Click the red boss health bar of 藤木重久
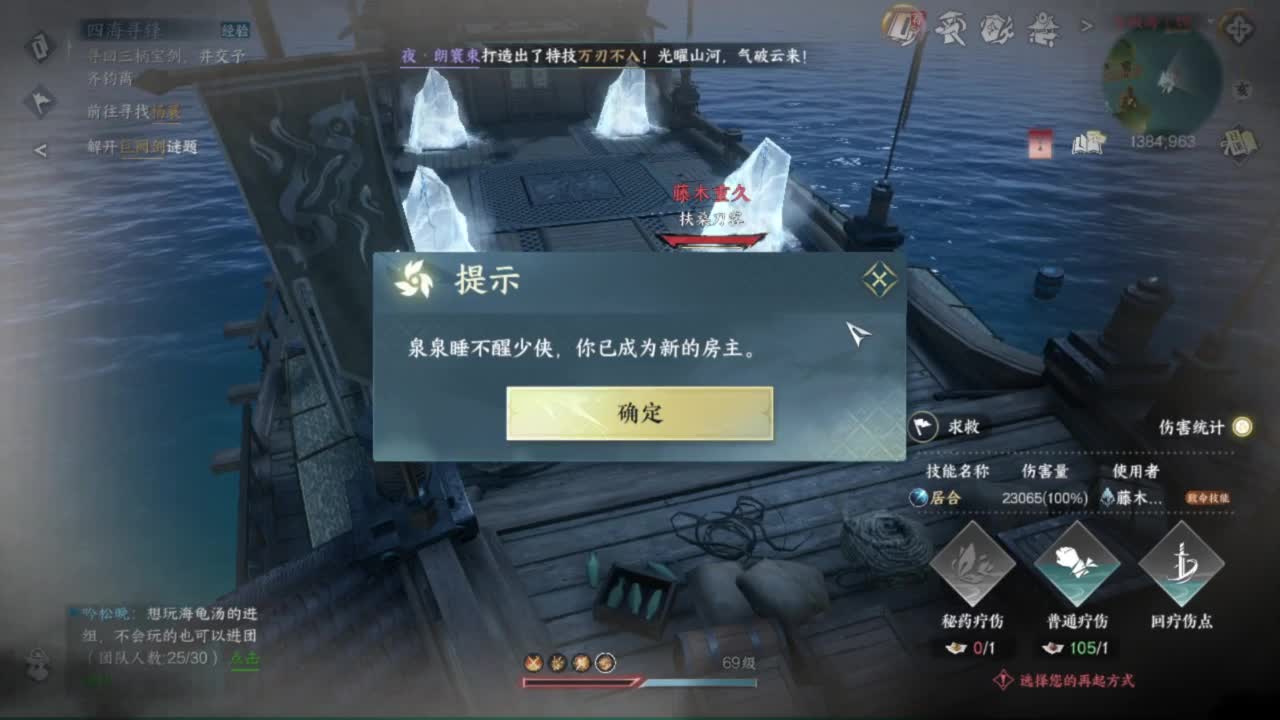Viewport: 1280px width, 720px height. tap(712, 239)
